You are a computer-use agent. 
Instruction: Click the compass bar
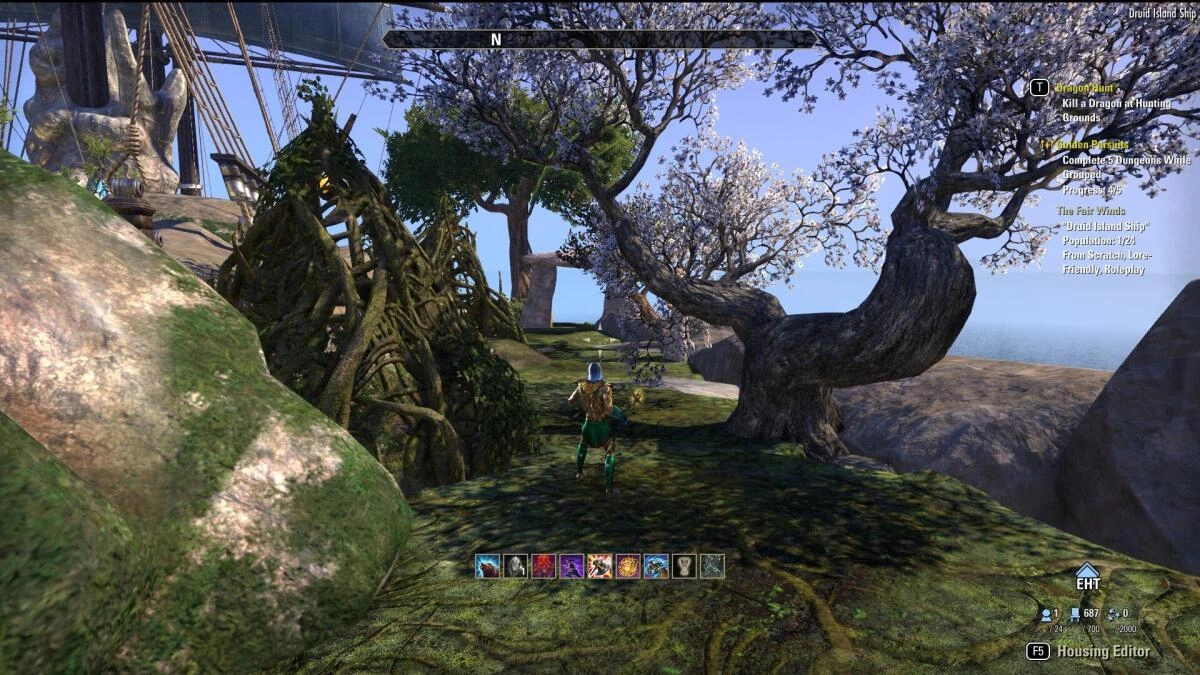tap(600, 39)
